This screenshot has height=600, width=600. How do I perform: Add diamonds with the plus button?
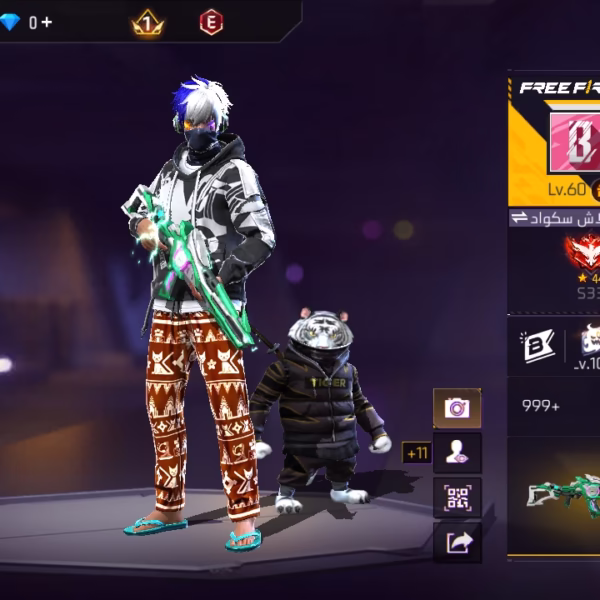click(x=47, y=22)
